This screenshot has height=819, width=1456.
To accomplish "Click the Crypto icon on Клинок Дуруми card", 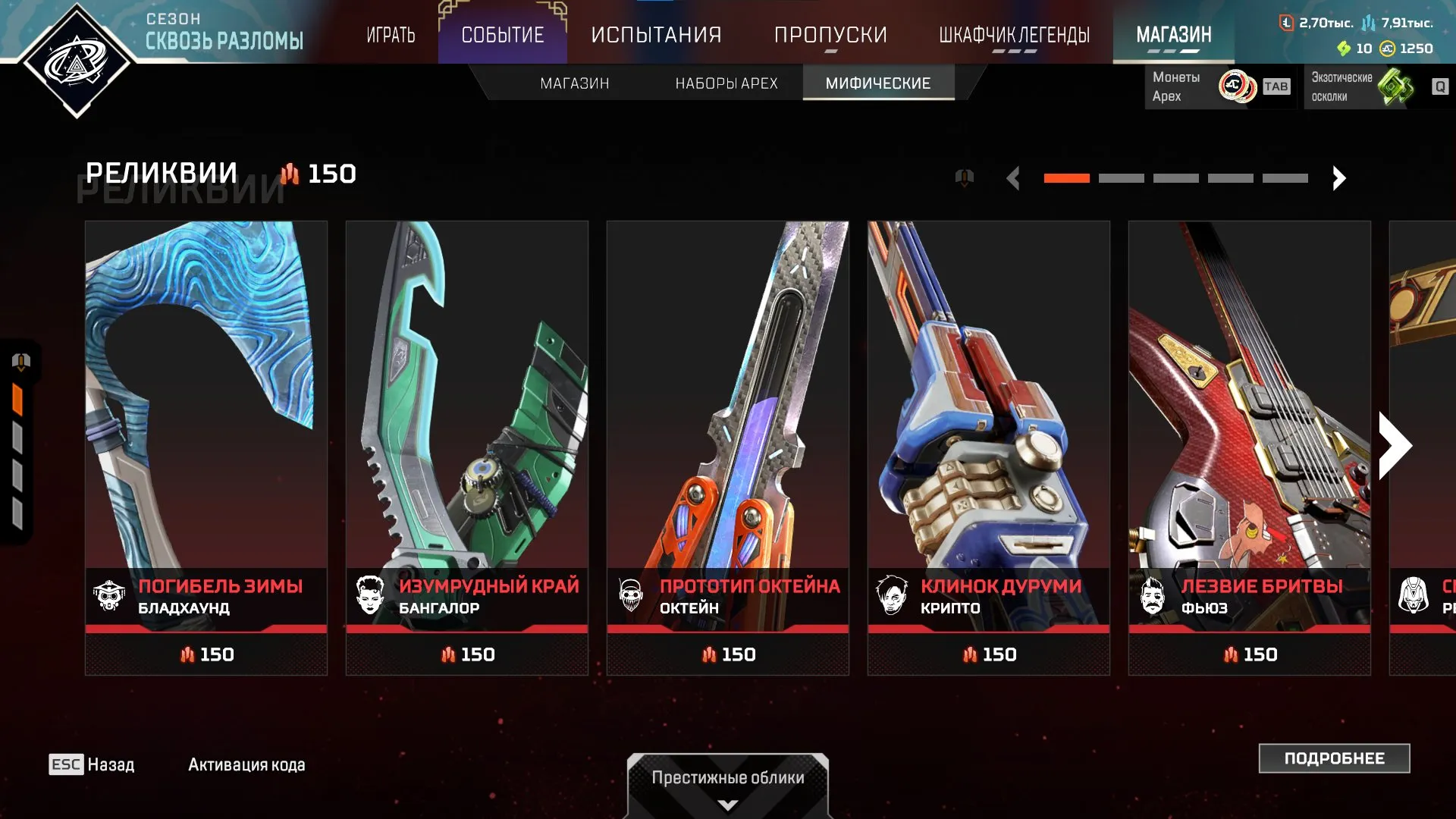I will tap(892, 596).
